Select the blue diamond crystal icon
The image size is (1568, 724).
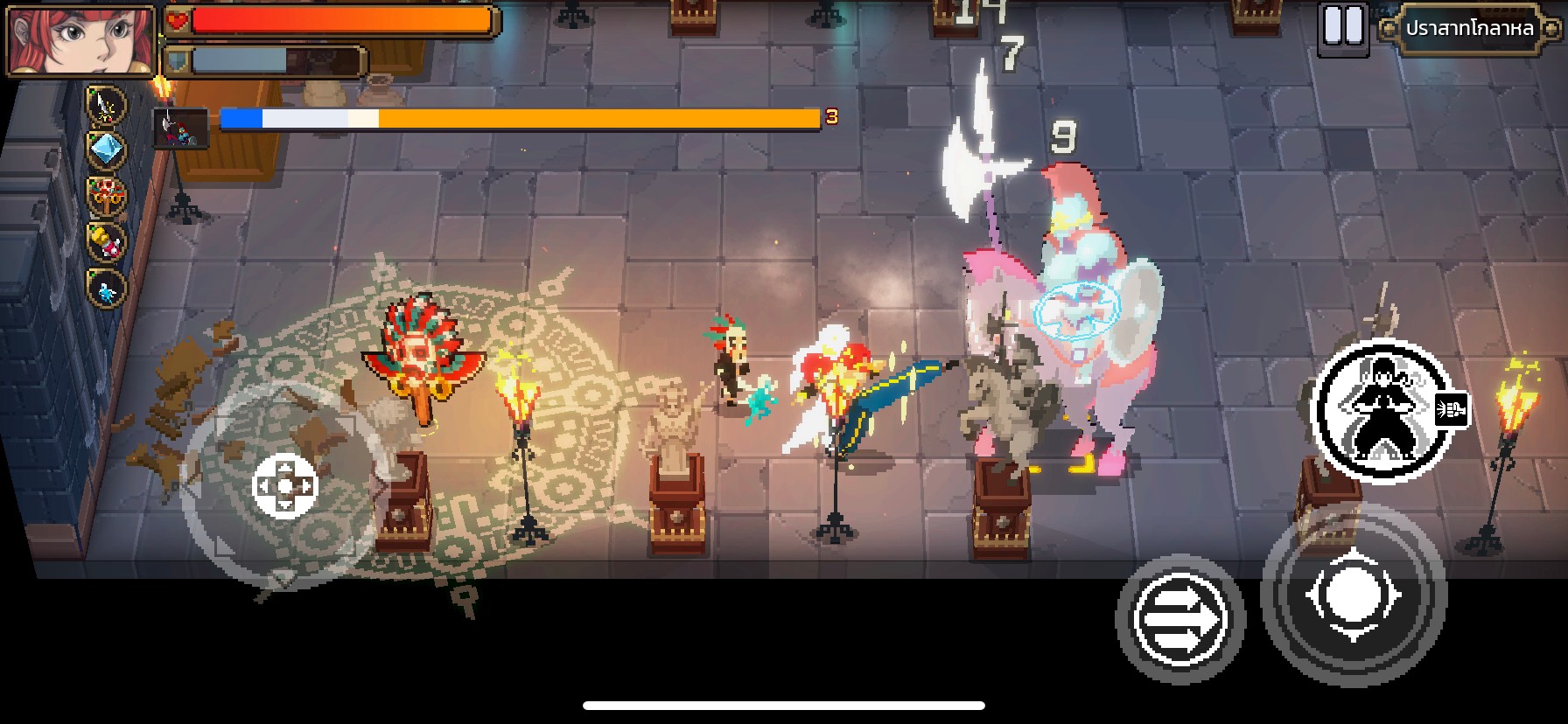[x=107, y=150]
